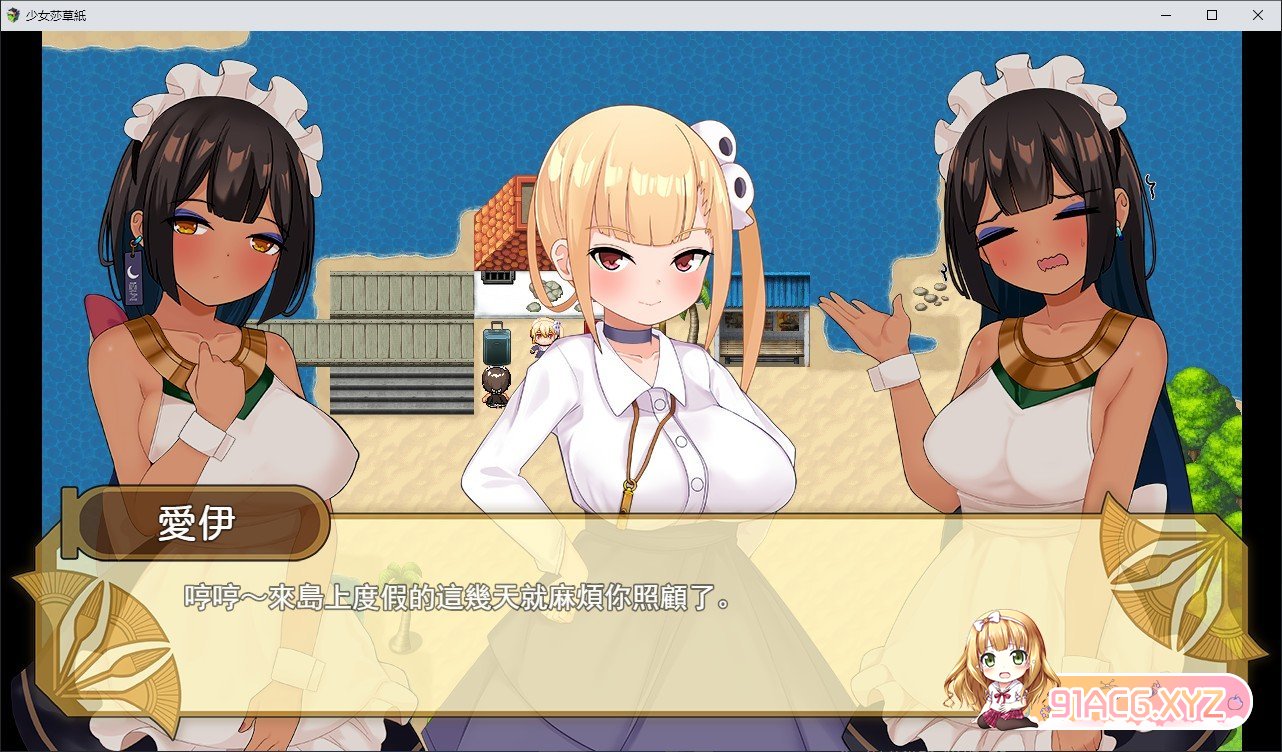Close the game window
The image size is (1282, 752).
[1258, 15]
